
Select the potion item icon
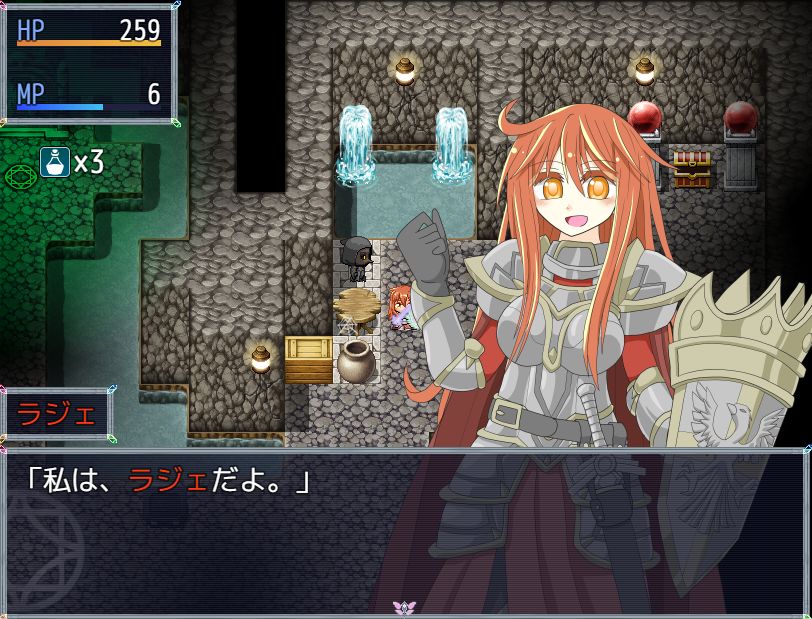(55, 161)
